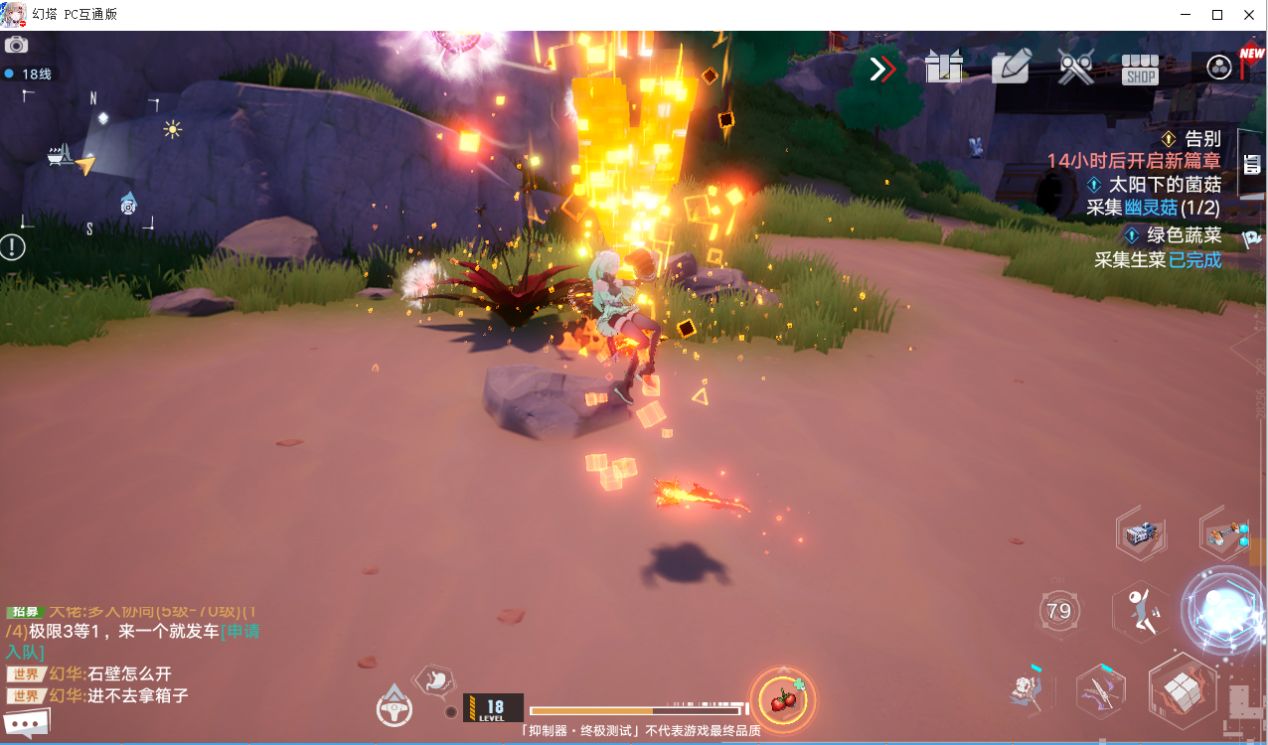This screenshot has height=745, width=1268.
Task: Click the exclamation alert icon
Action: [13, 246]
